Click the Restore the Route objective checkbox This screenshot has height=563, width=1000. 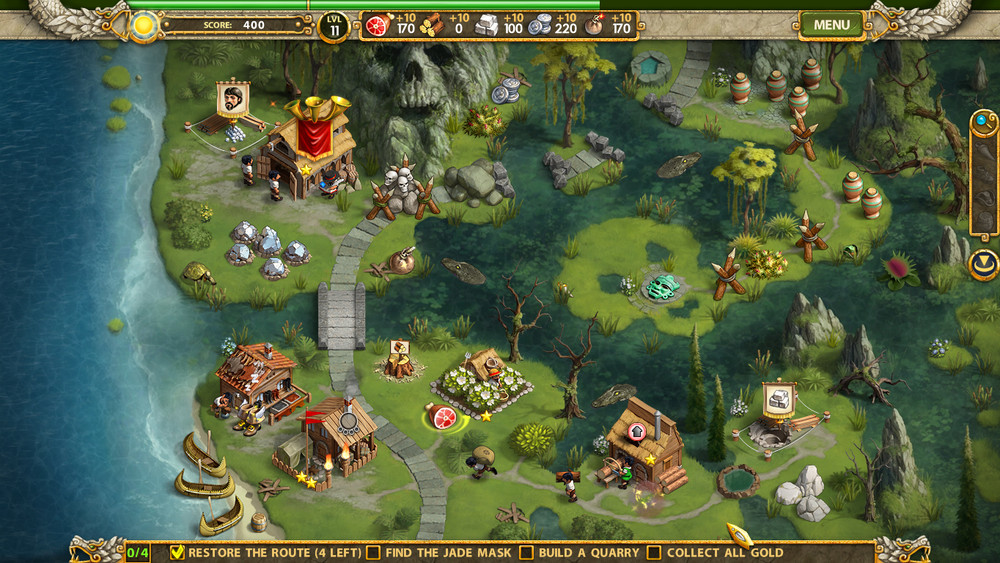[x=178, y=552]
